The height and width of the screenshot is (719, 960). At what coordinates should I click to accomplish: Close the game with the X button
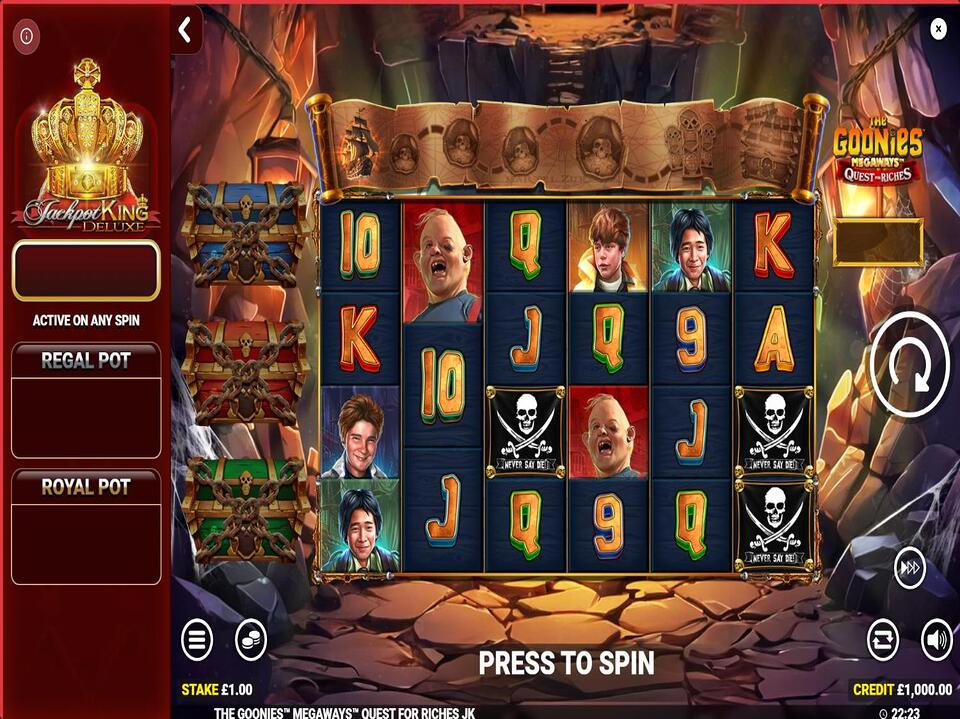(938, 29)
